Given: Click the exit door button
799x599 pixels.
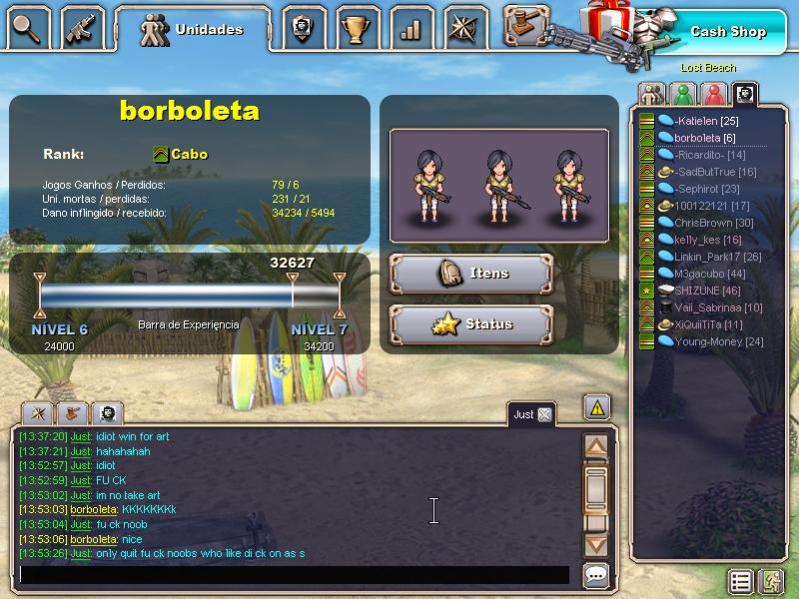Looking at the screenshot, I should 771,581.
